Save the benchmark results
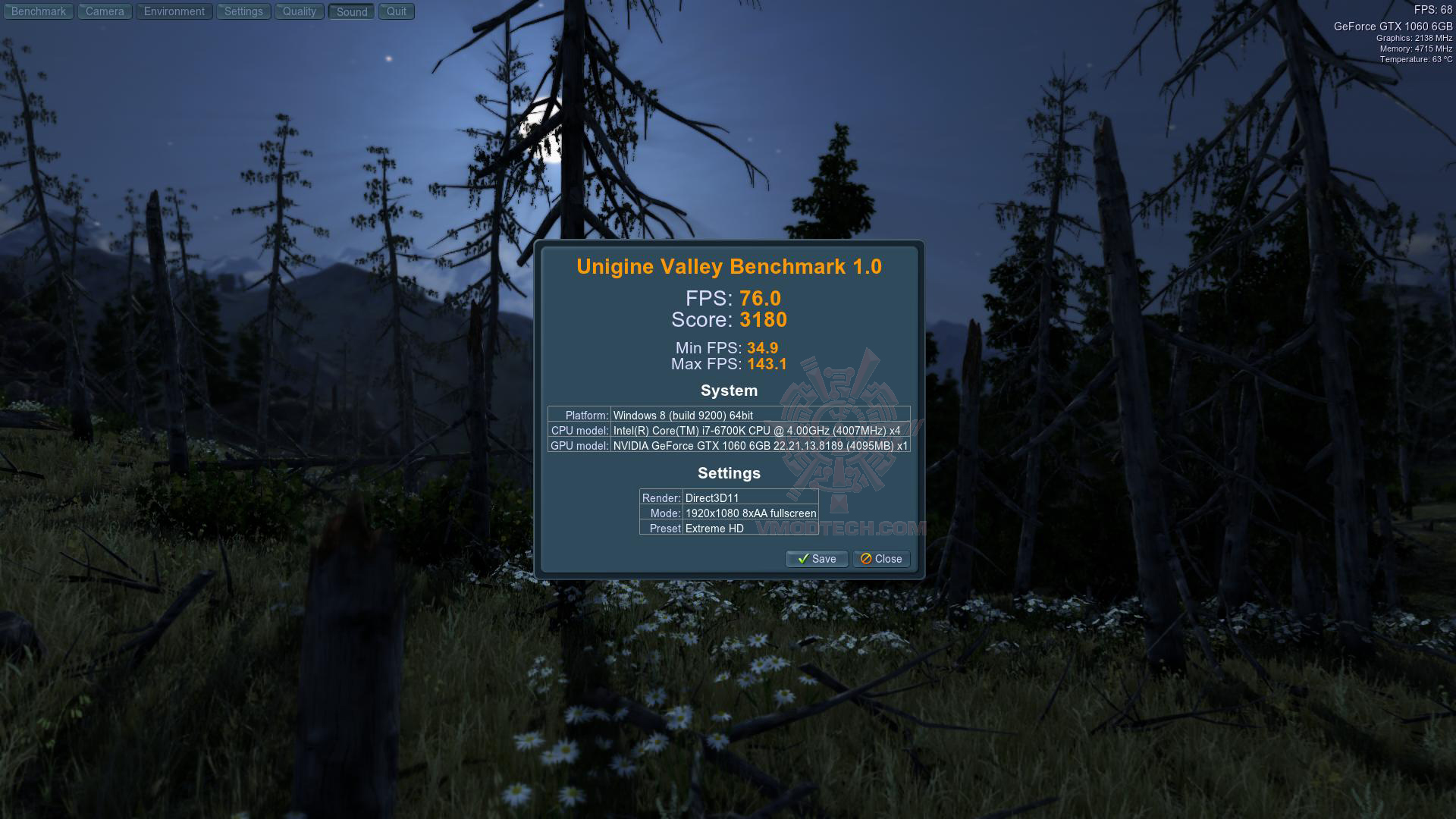 pyautogui.click(x=817, y=559)
